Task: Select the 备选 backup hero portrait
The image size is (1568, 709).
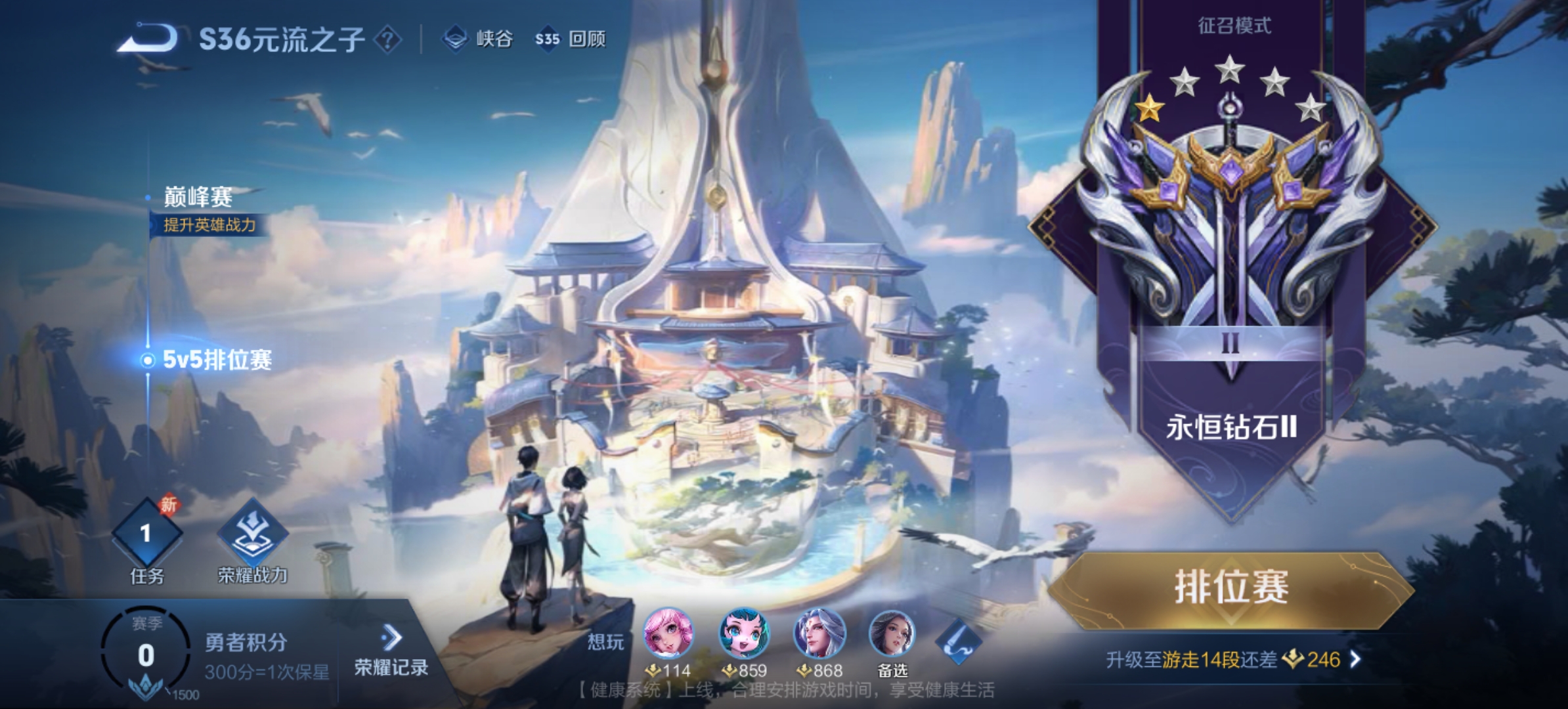Action: [x=892, y=634]
